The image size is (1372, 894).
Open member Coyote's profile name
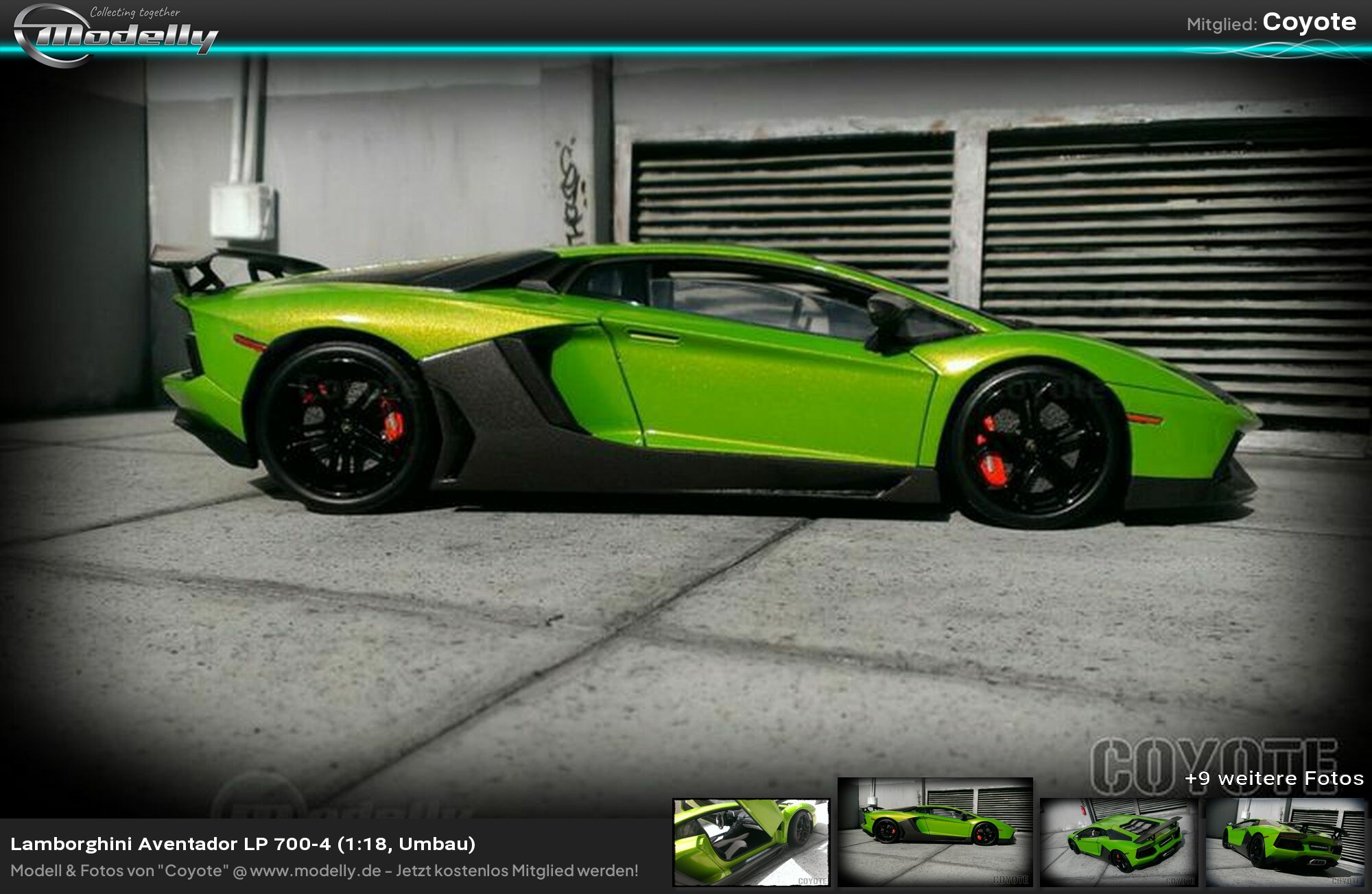[x=1309, y=23]
